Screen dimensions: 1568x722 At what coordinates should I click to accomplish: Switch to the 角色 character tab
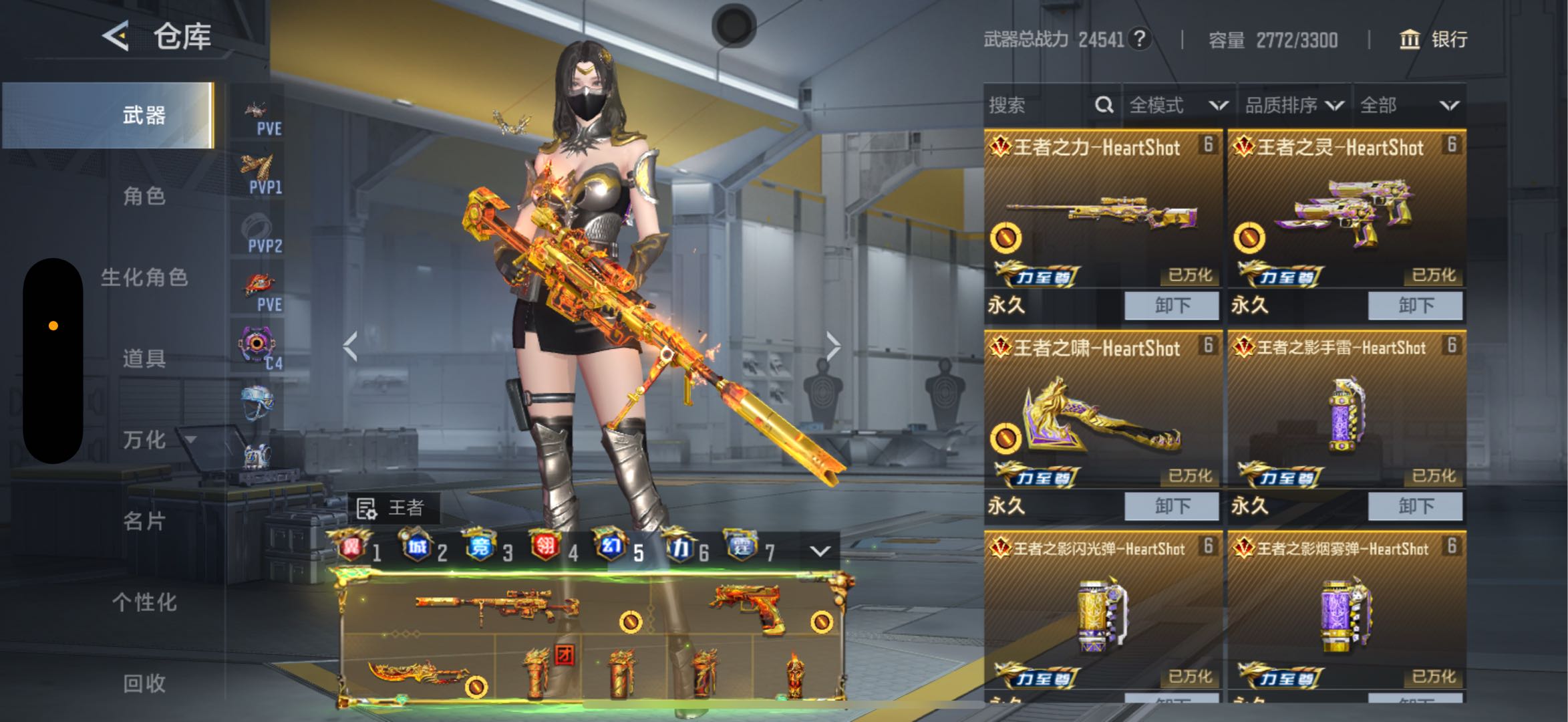[x=144, y=196]
